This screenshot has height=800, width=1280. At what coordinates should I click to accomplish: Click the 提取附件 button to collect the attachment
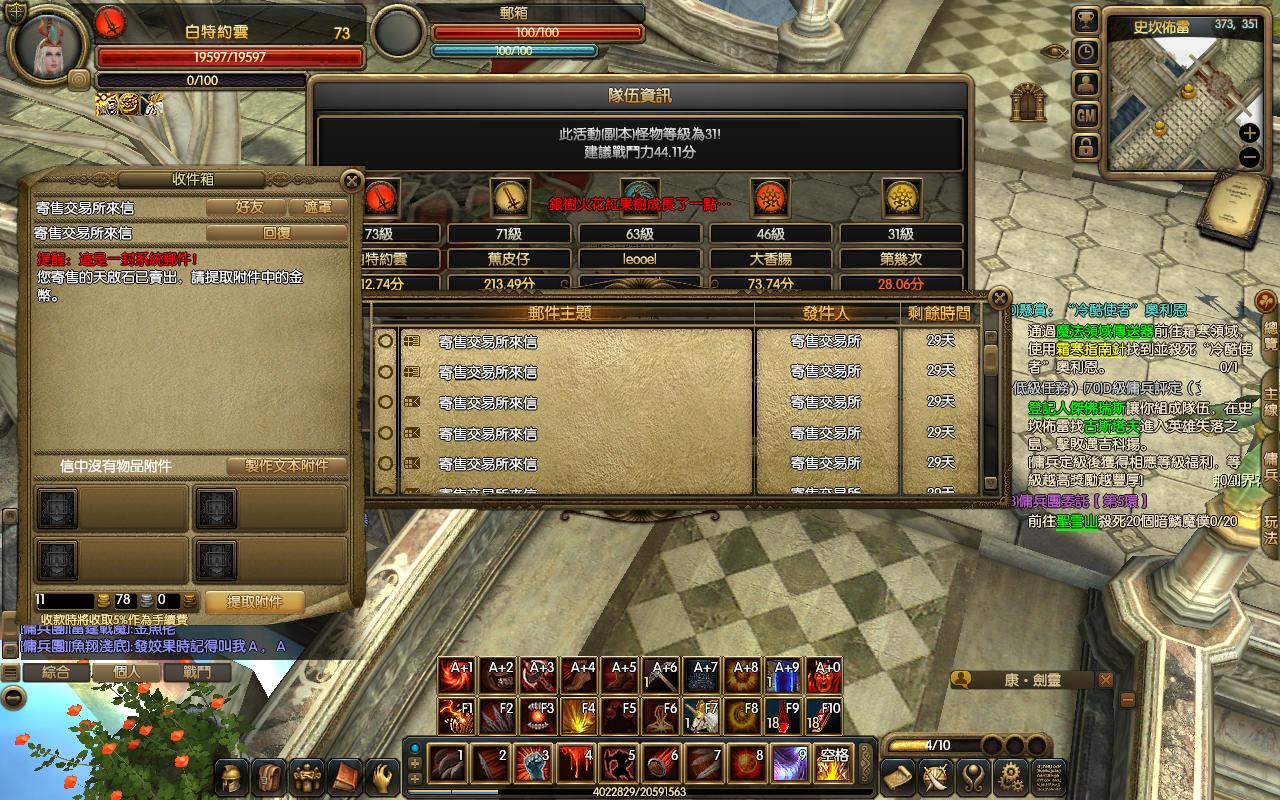[254, 602]
